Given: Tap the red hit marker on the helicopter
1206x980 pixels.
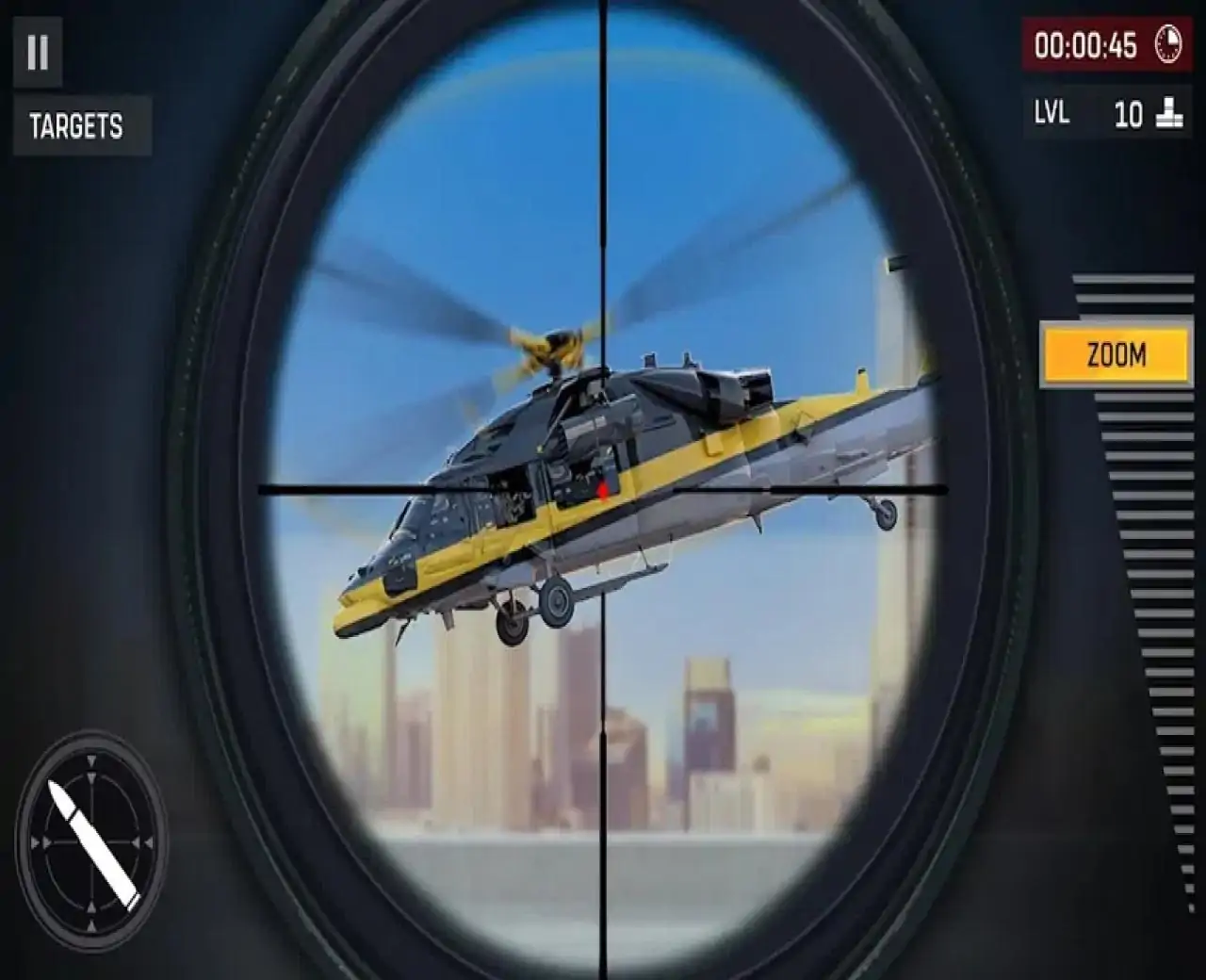Looking at the screenshot, I should [x=600, y=489].
